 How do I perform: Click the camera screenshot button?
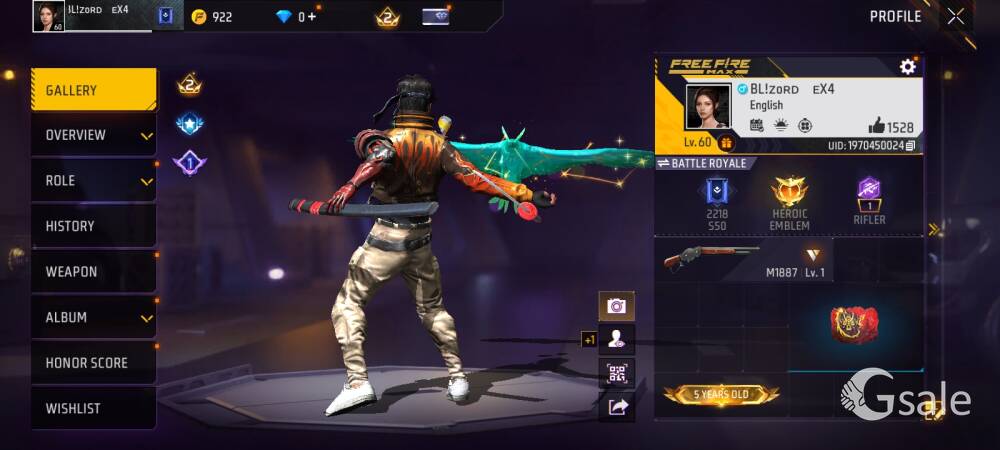point(616,306)
